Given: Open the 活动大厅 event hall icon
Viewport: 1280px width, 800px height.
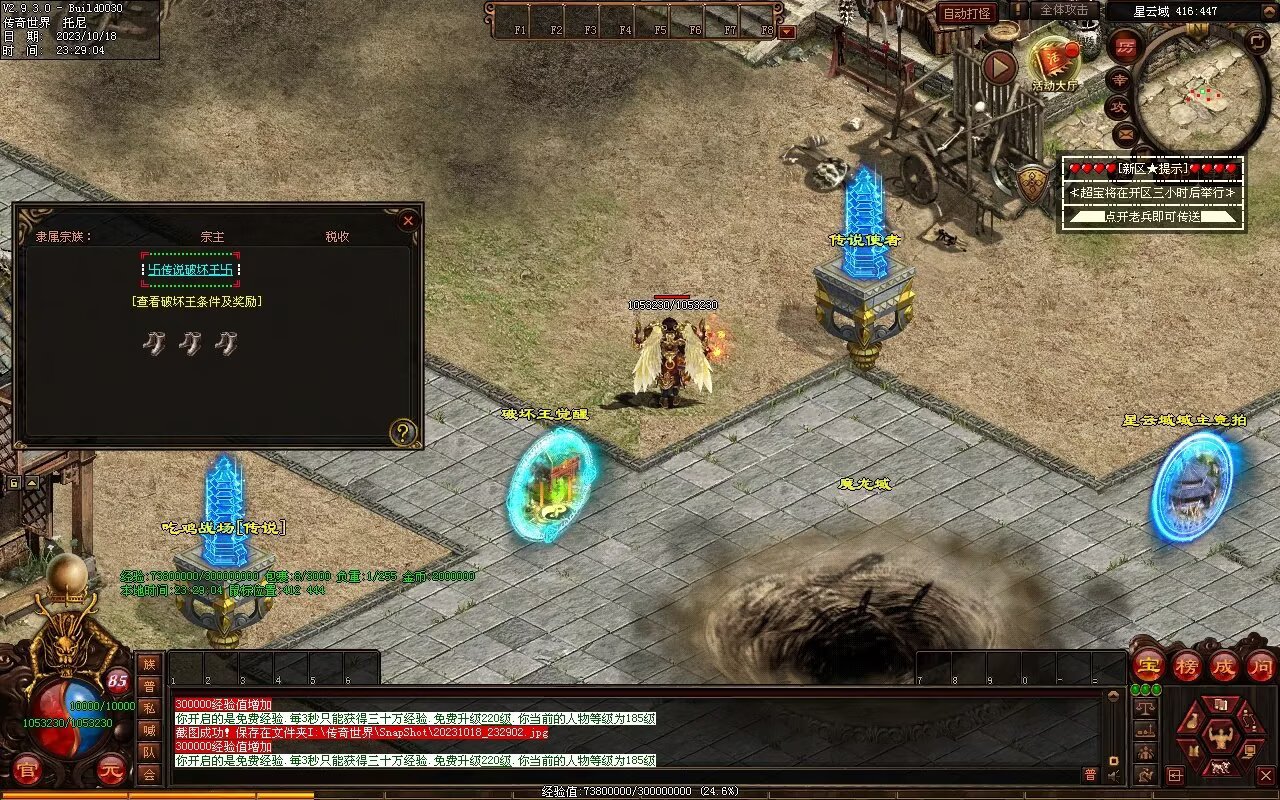Looking at the screenshot, I should (x=1055, y=63).
